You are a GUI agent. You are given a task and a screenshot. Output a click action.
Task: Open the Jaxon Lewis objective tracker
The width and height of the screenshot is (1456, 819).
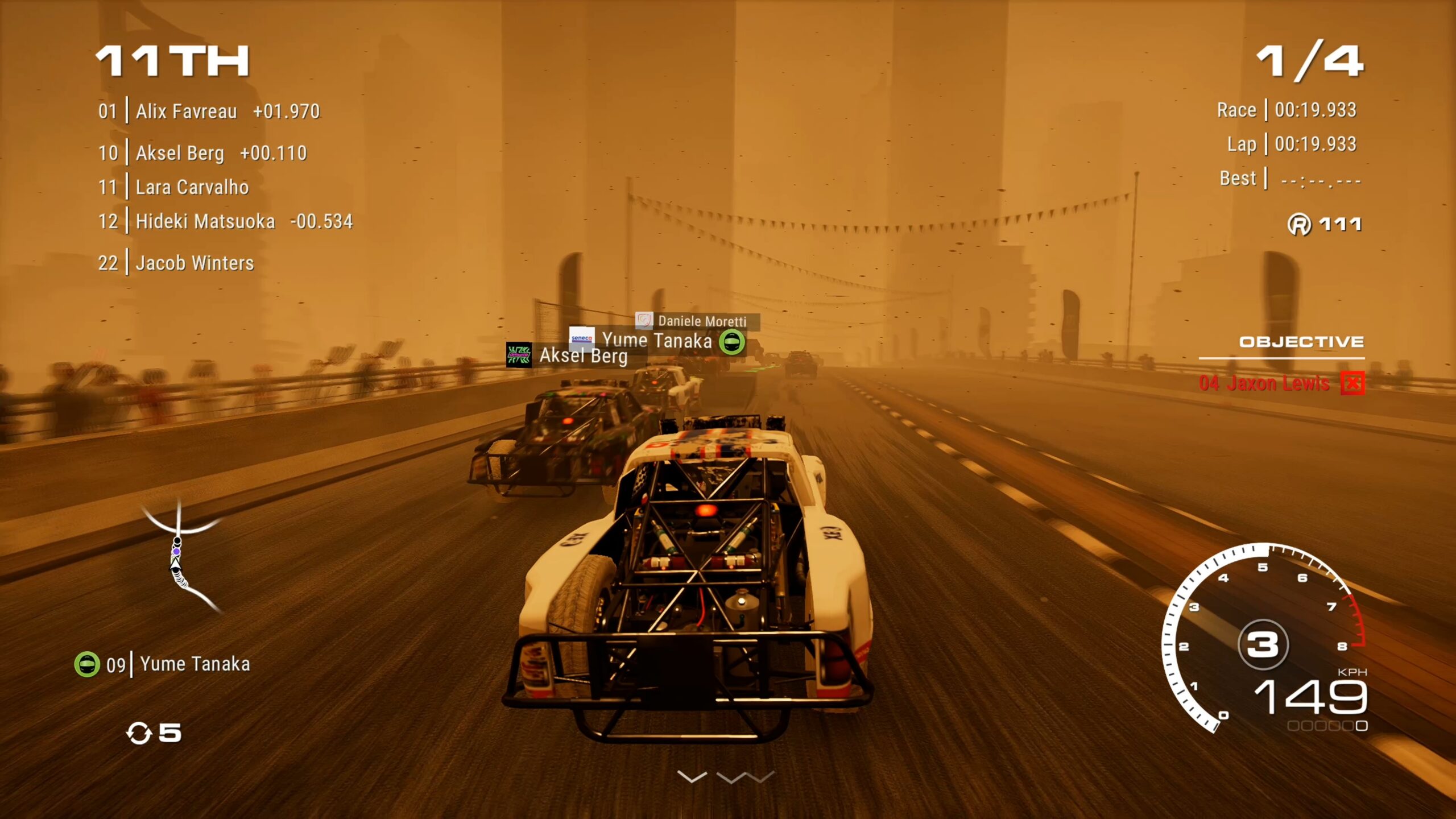[x=1264, y=383]
